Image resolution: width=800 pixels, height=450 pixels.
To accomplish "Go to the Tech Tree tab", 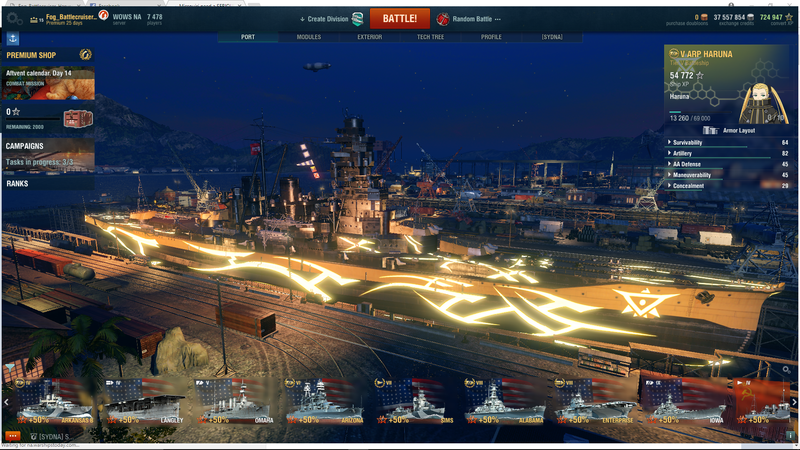I will (431, 37).
